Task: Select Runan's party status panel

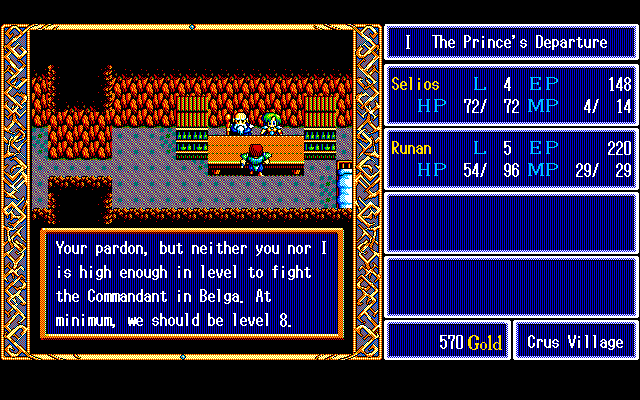Action: (x=511, y=158)
